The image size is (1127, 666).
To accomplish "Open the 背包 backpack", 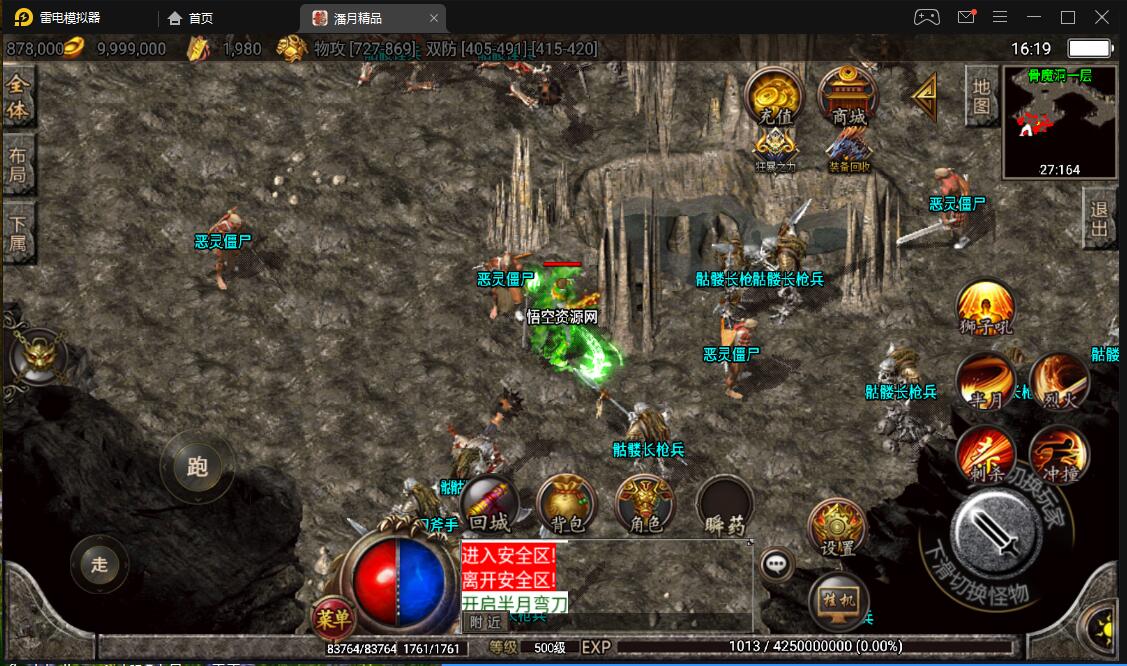I will [x=566, y=504].
